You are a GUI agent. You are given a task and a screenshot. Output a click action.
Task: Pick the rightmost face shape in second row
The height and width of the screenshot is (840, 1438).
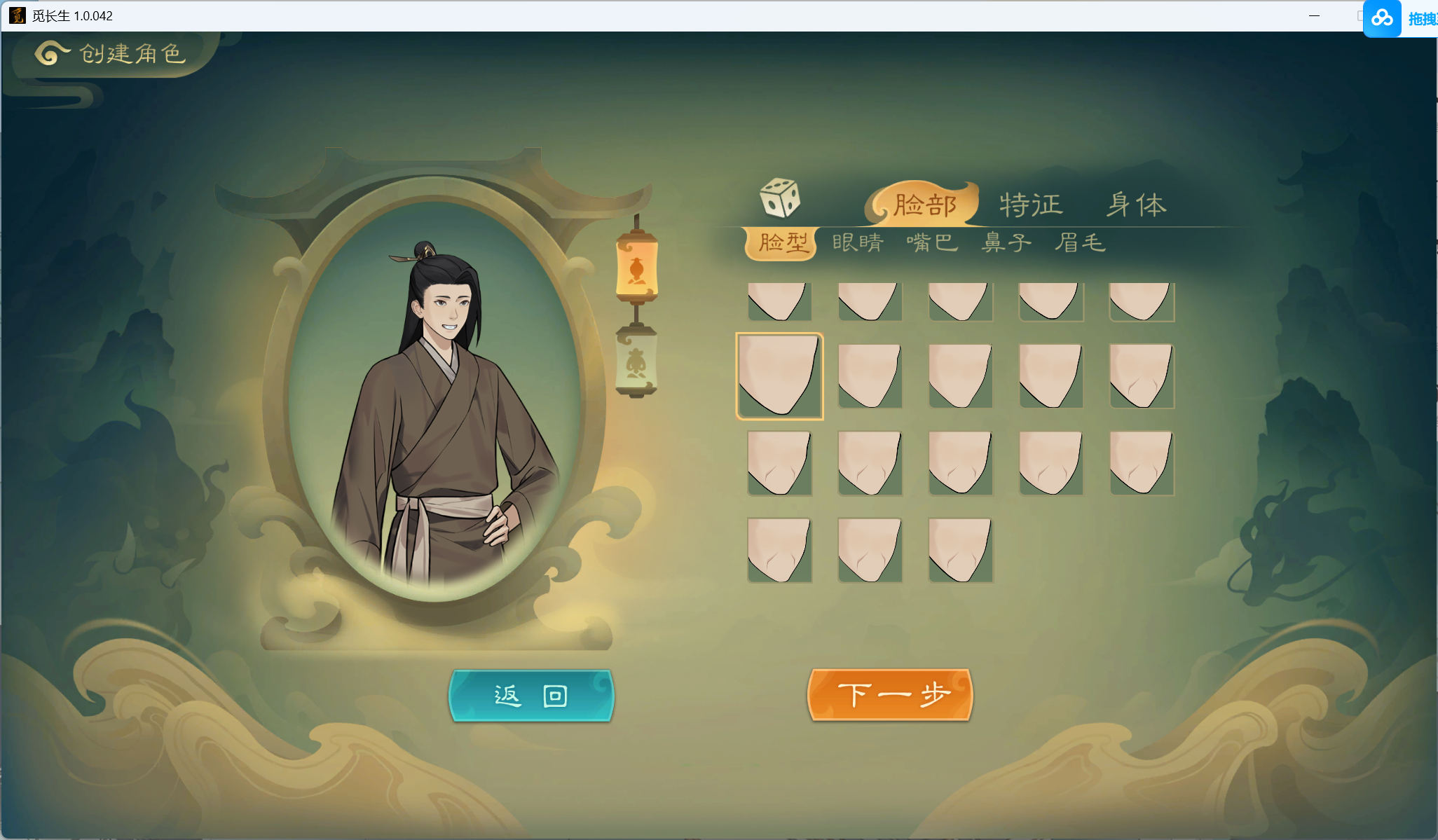click(x=1140, y=376)
